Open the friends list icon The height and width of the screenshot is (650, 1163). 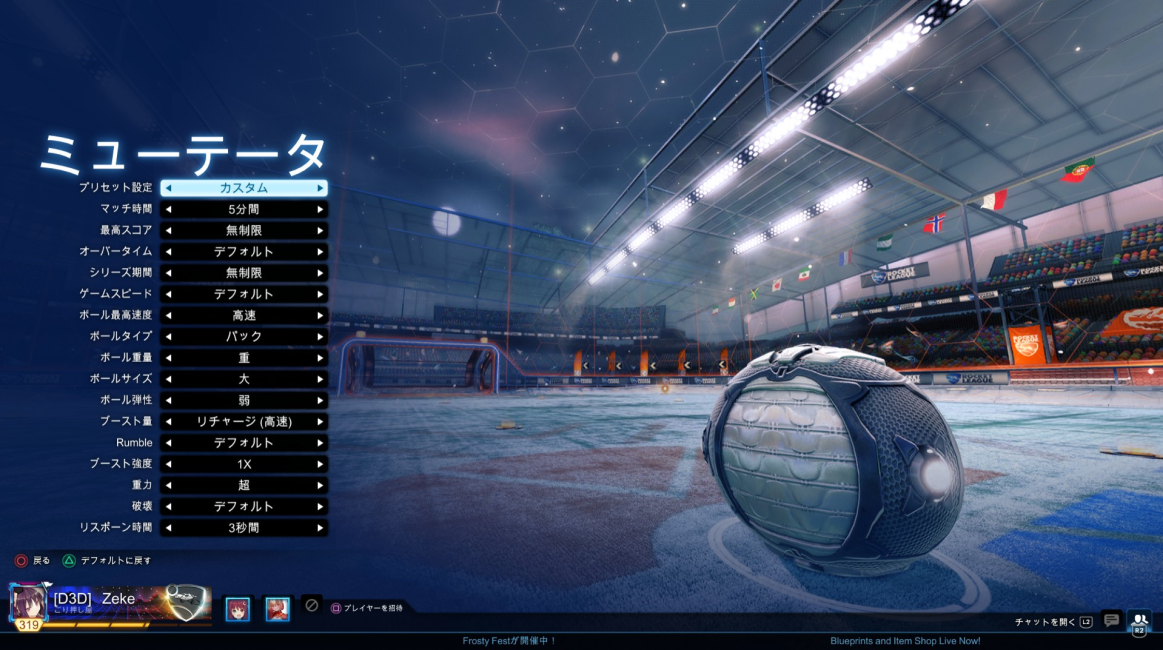click(1139, 621)
